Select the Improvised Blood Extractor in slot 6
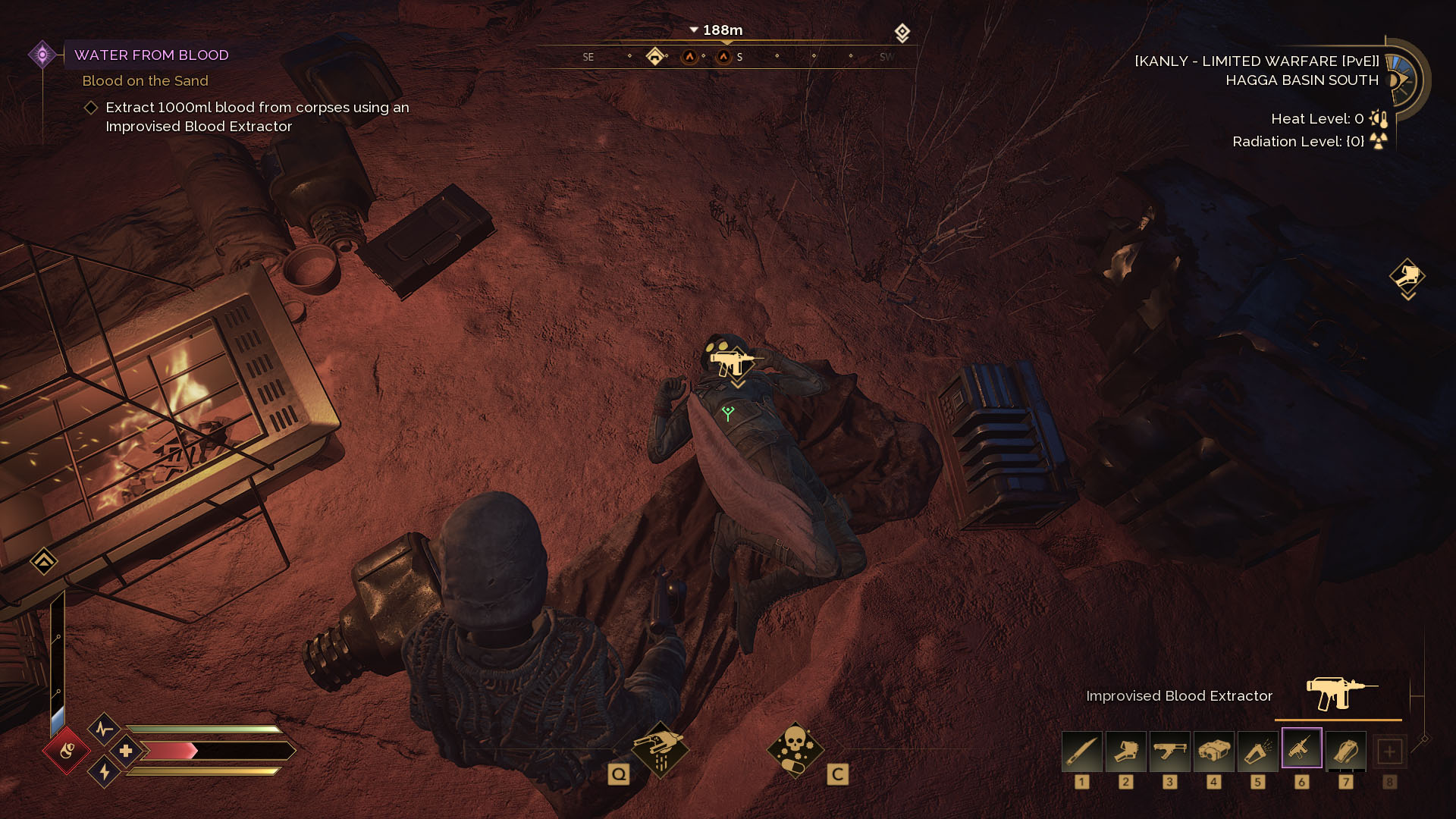The image size is (1456, 819). (x=1301, y=749)
